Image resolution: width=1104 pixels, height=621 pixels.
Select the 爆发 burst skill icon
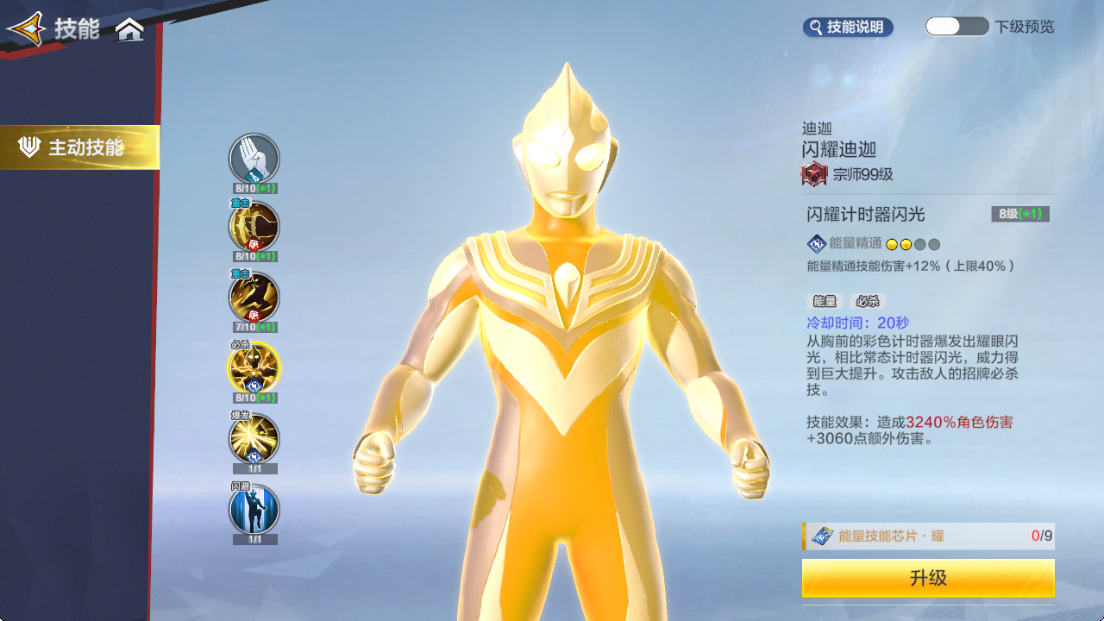pos(254,438)
